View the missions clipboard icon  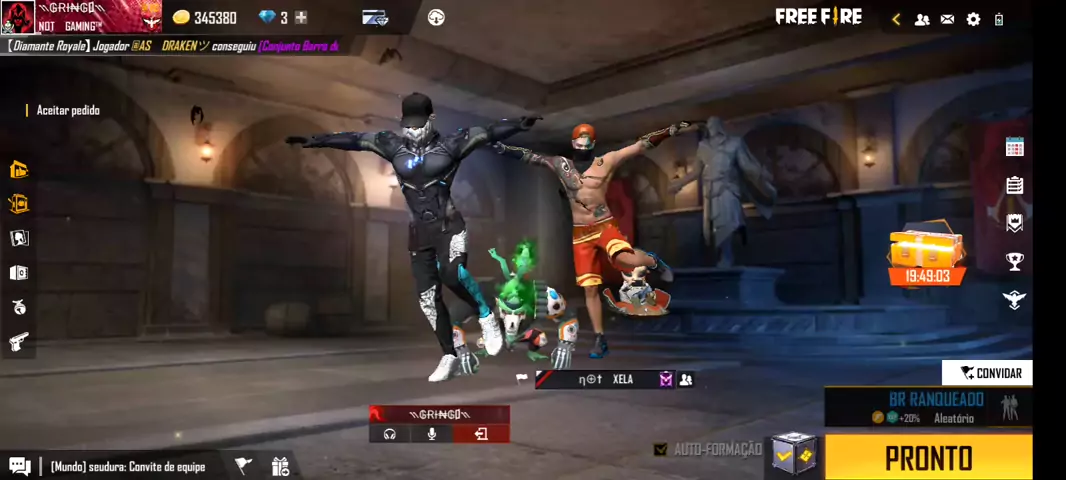coord(1014,185)
